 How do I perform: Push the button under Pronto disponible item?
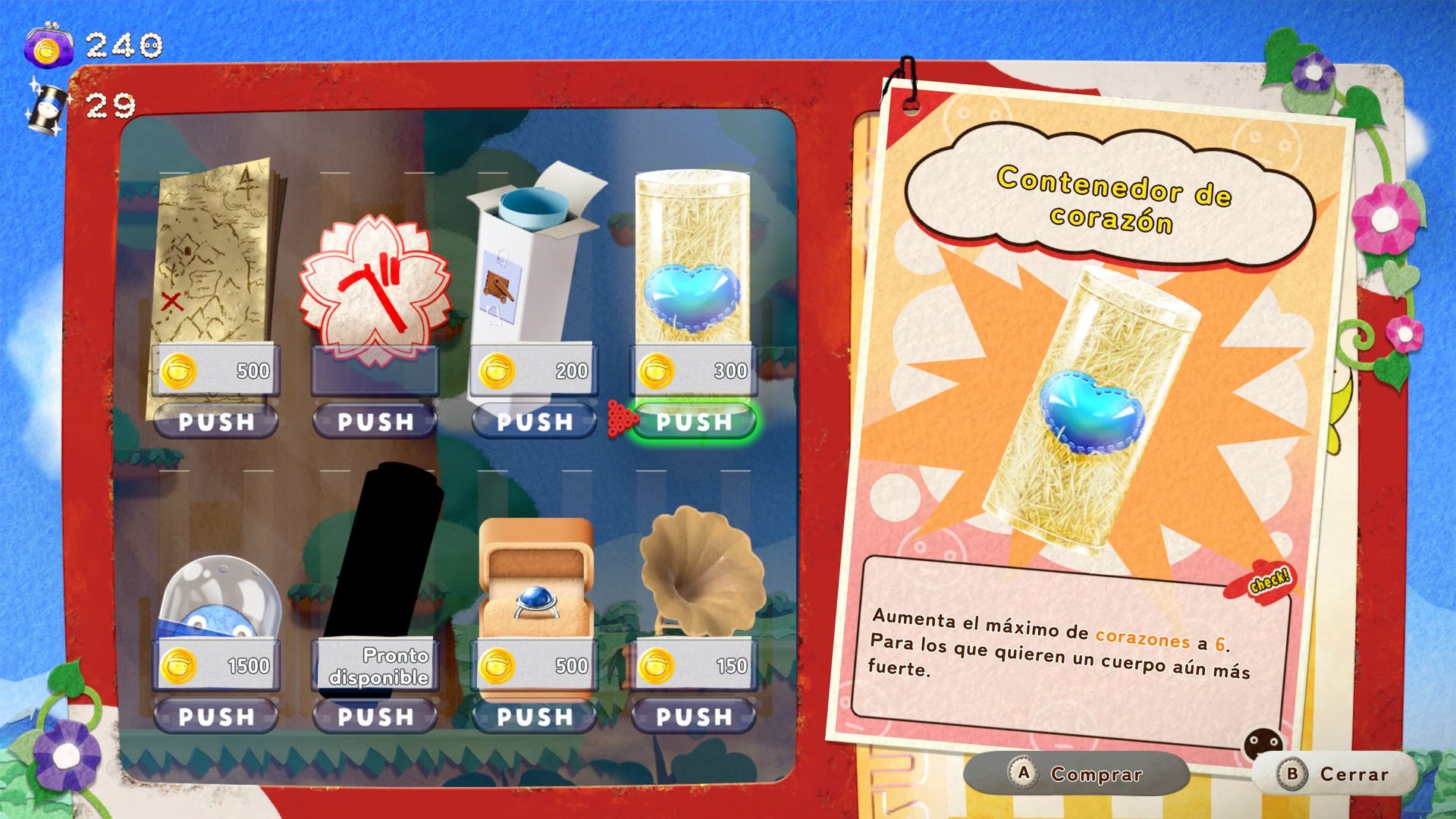click(375, 717)
